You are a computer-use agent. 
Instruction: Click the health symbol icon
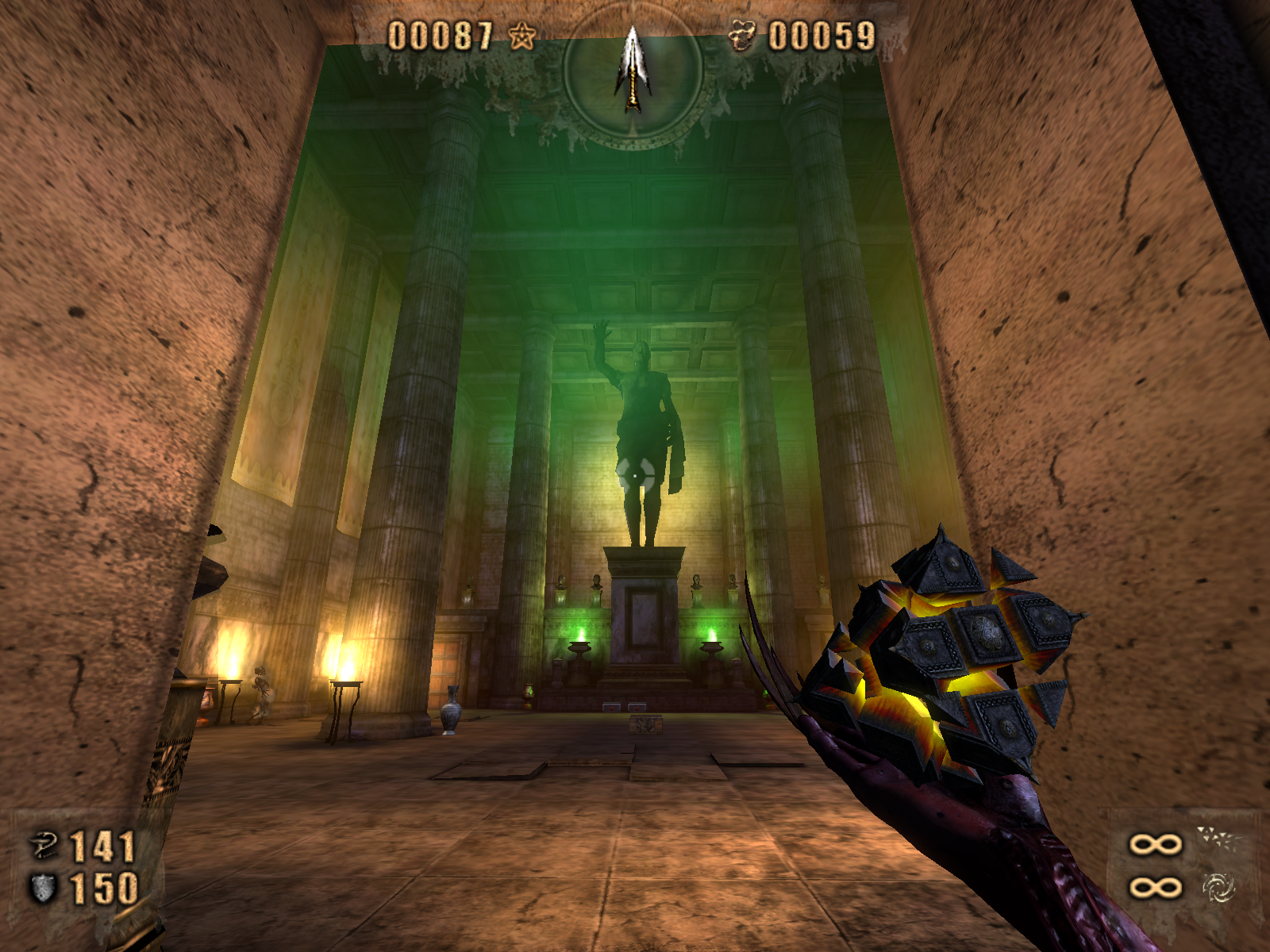(x=44, y=846)
